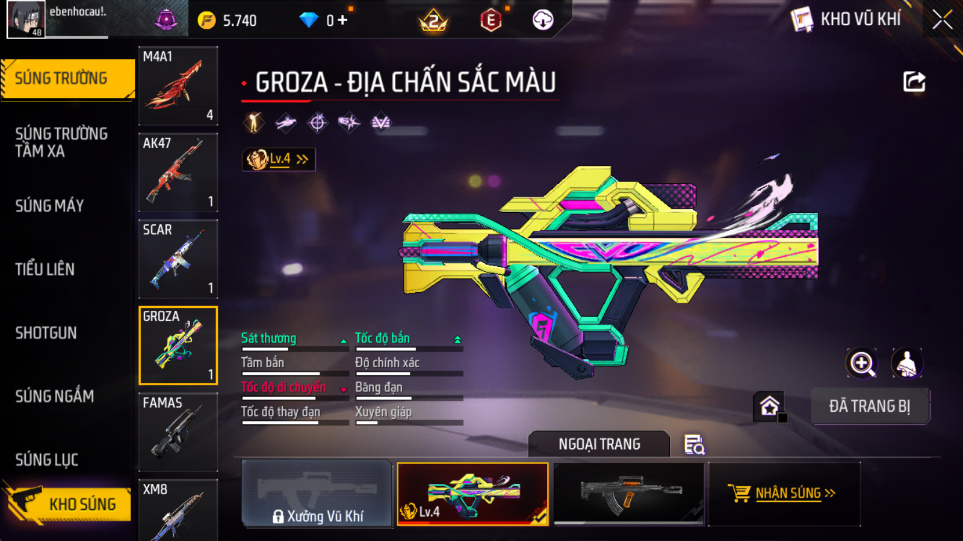
Task: Open the Súng Trường Tầm Xa category
Action: pyautogui.click(x=61, y=142)
